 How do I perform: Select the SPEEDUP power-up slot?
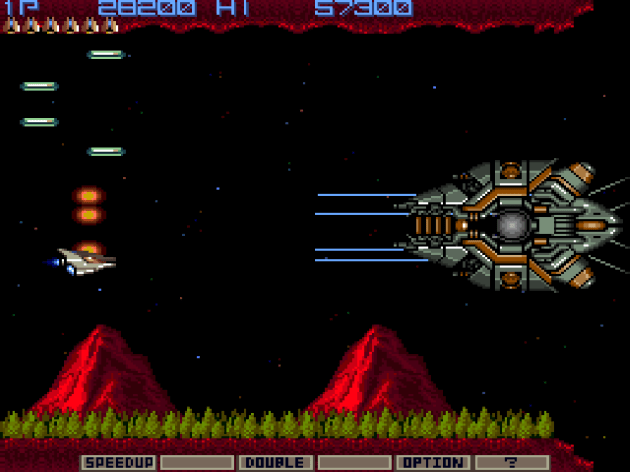tap(118, 462)
